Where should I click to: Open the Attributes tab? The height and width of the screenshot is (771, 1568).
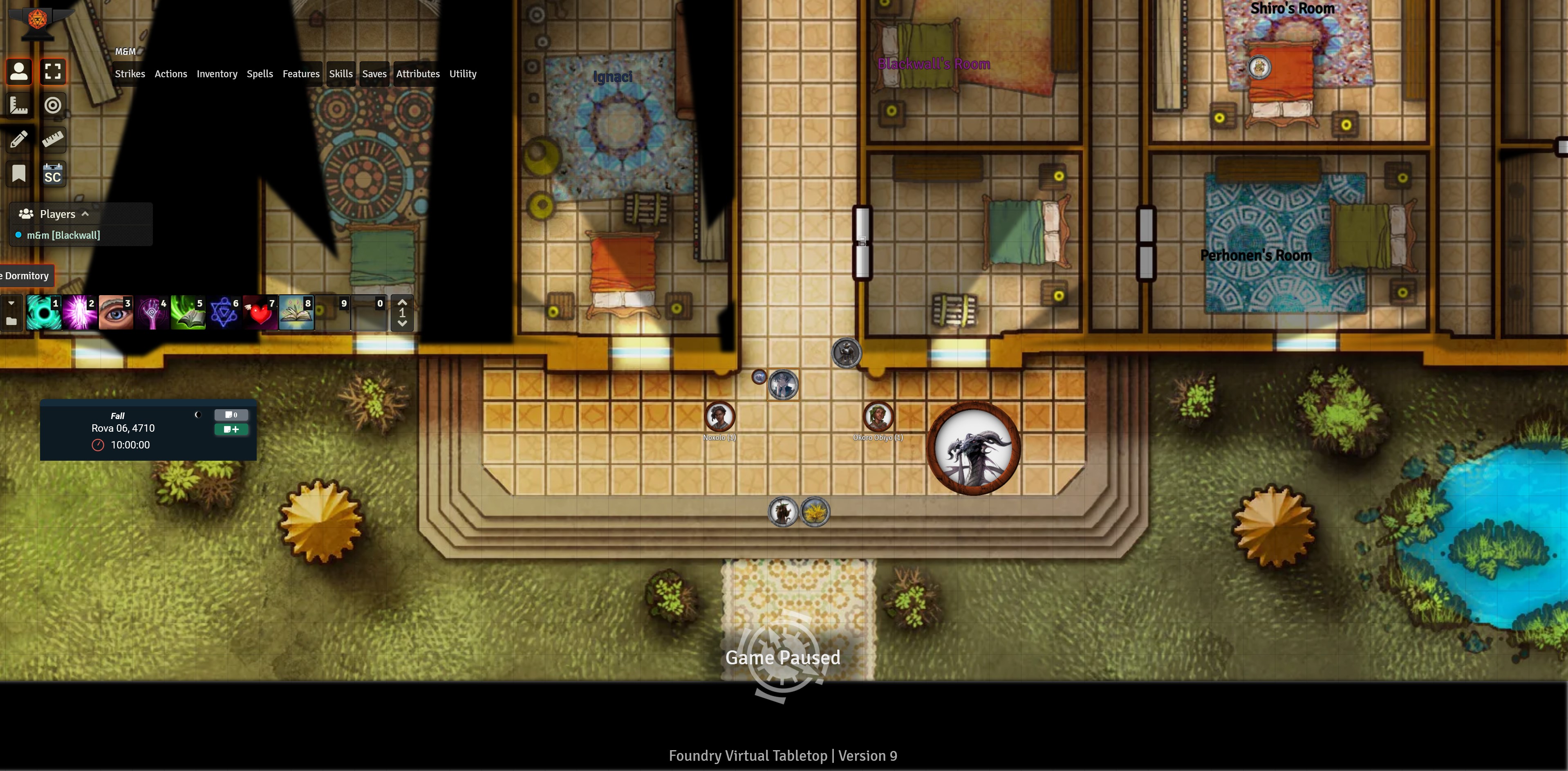point(418,74)
